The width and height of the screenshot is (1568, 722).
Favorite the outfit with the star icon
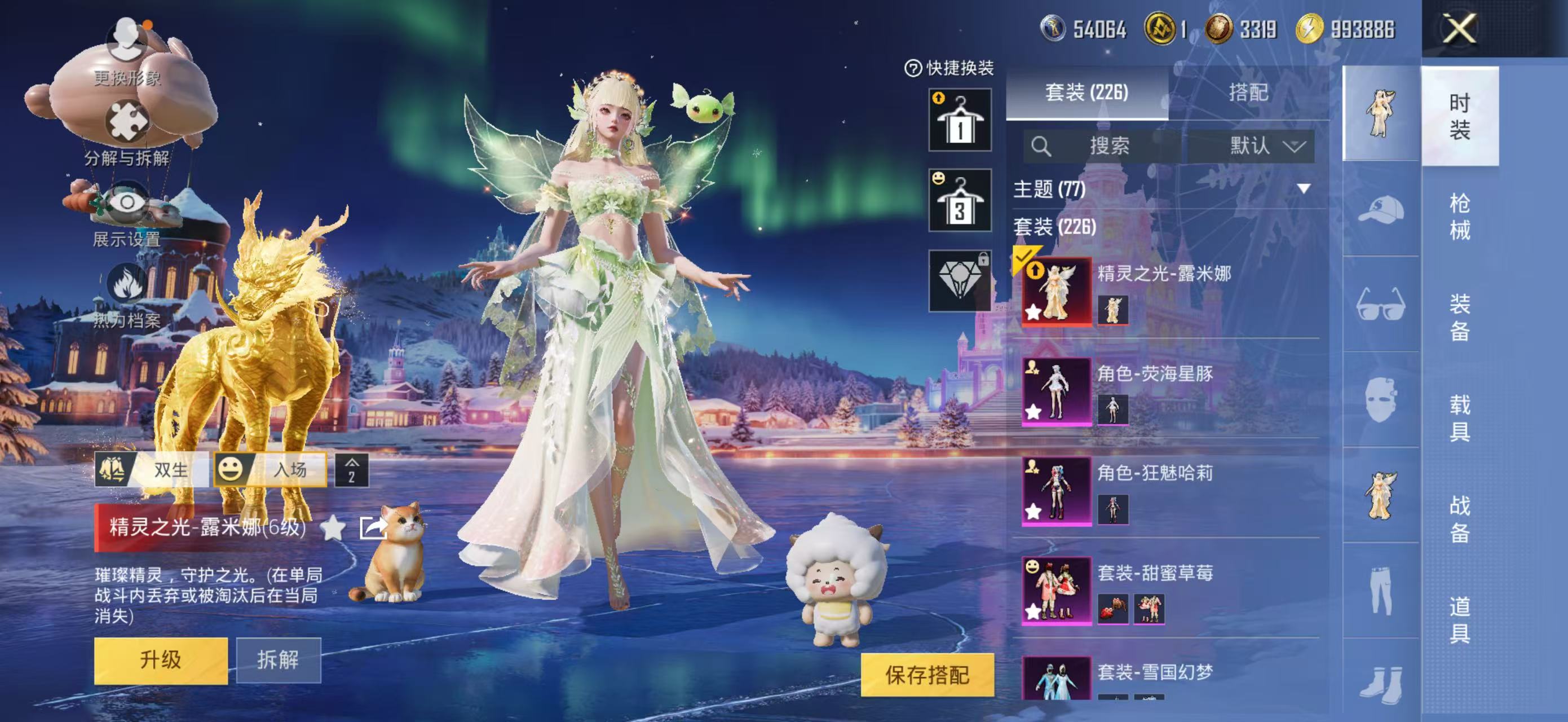(333, 527)
